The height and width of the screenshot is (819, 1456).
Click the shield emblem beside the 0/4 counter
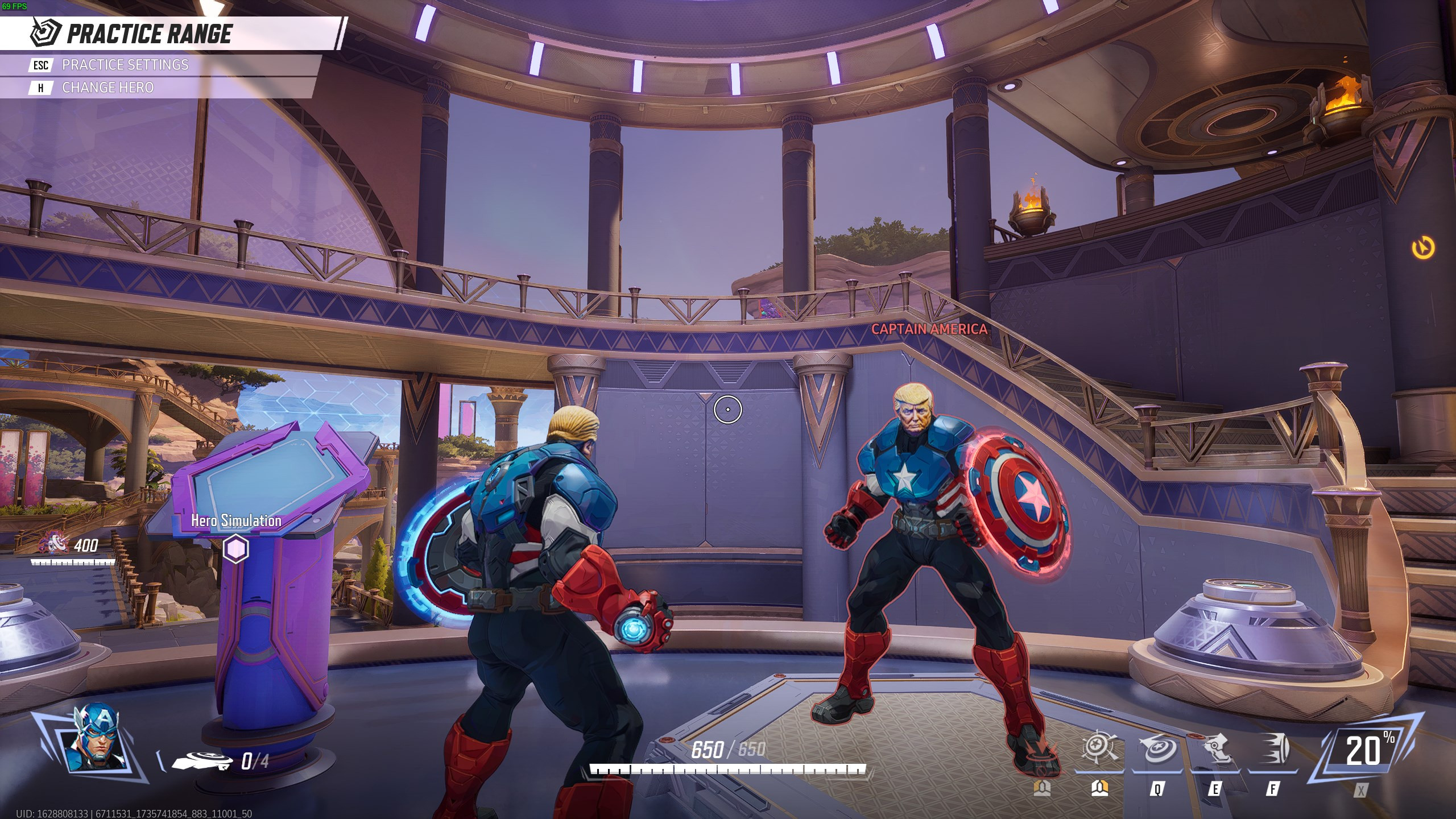click(202, 759)
